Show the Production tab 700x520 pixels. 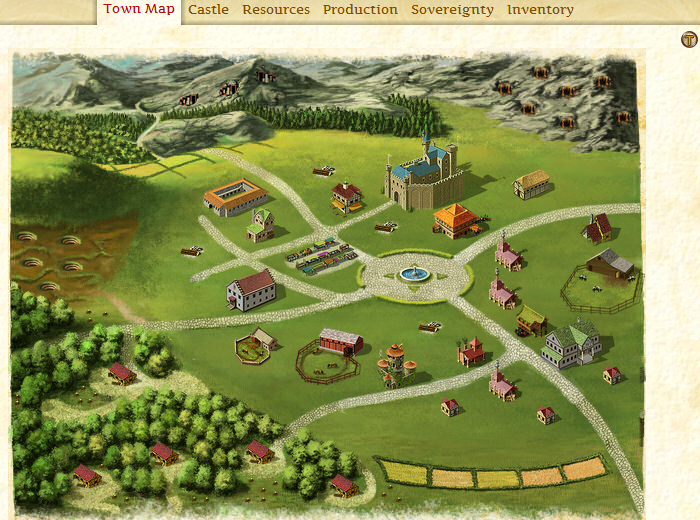(x=361, y=10)
